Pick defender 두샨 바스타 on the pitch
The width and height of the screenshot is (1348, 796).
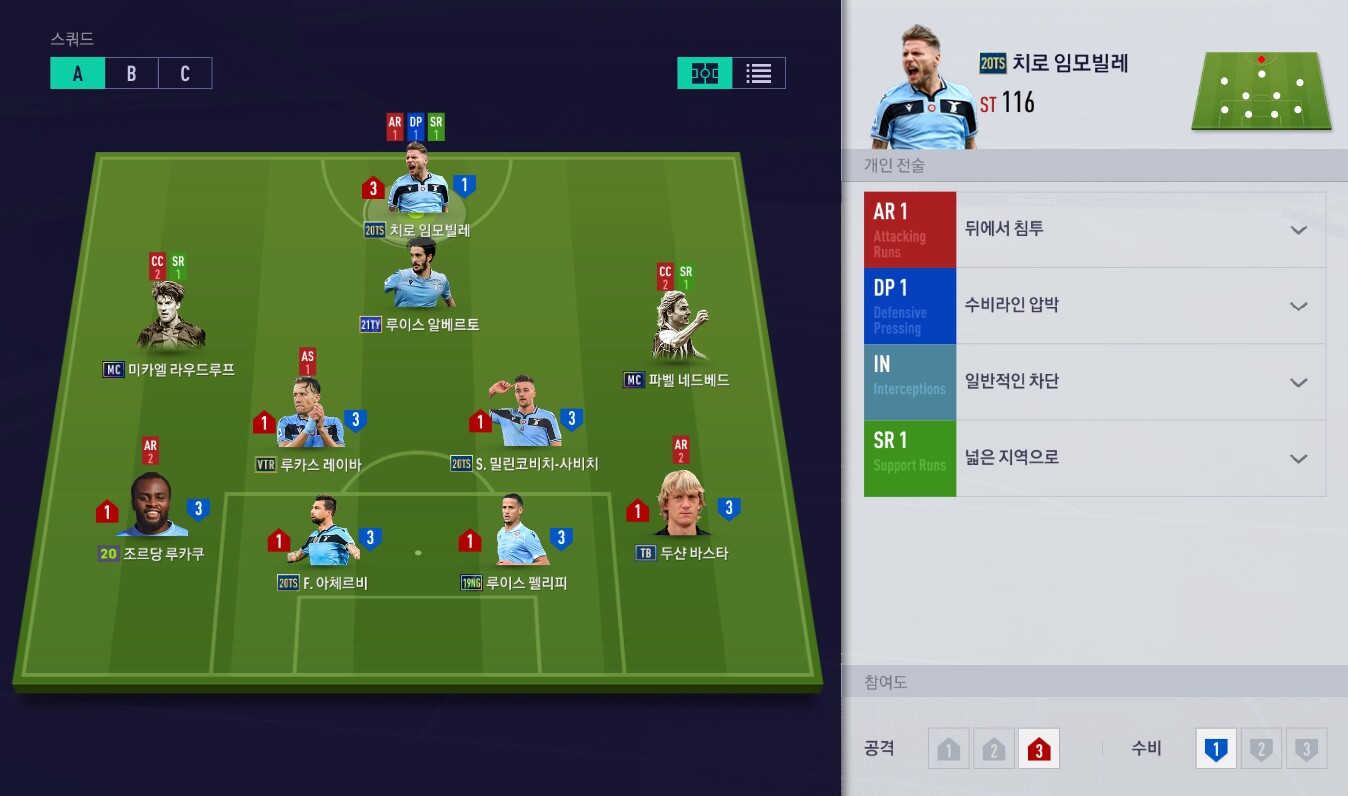[x=682, y=506]
